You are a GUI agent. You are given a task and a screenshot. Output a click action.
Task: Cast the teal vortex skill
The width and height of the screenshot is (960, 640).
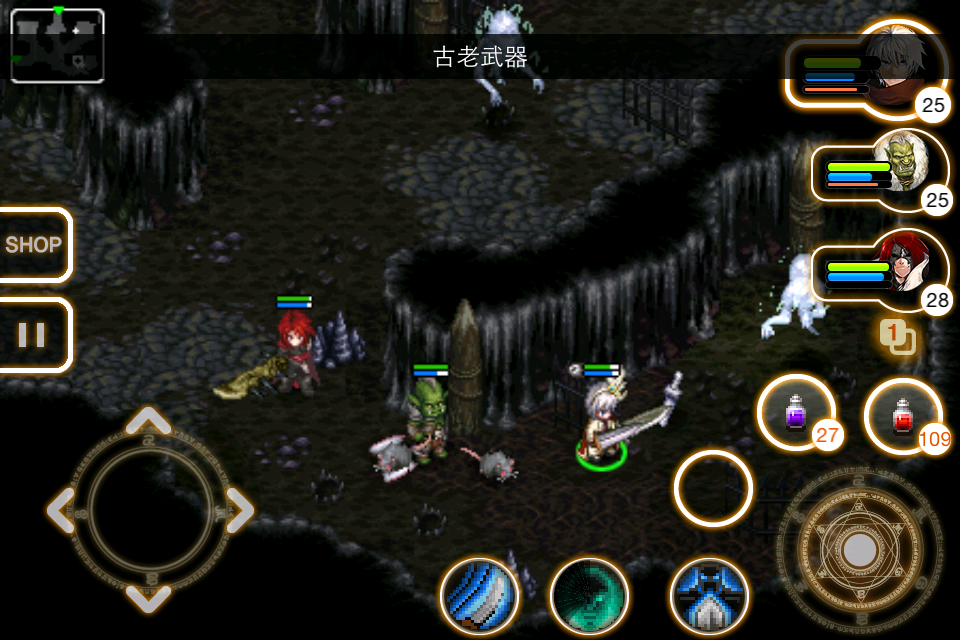tap(589, 596)
